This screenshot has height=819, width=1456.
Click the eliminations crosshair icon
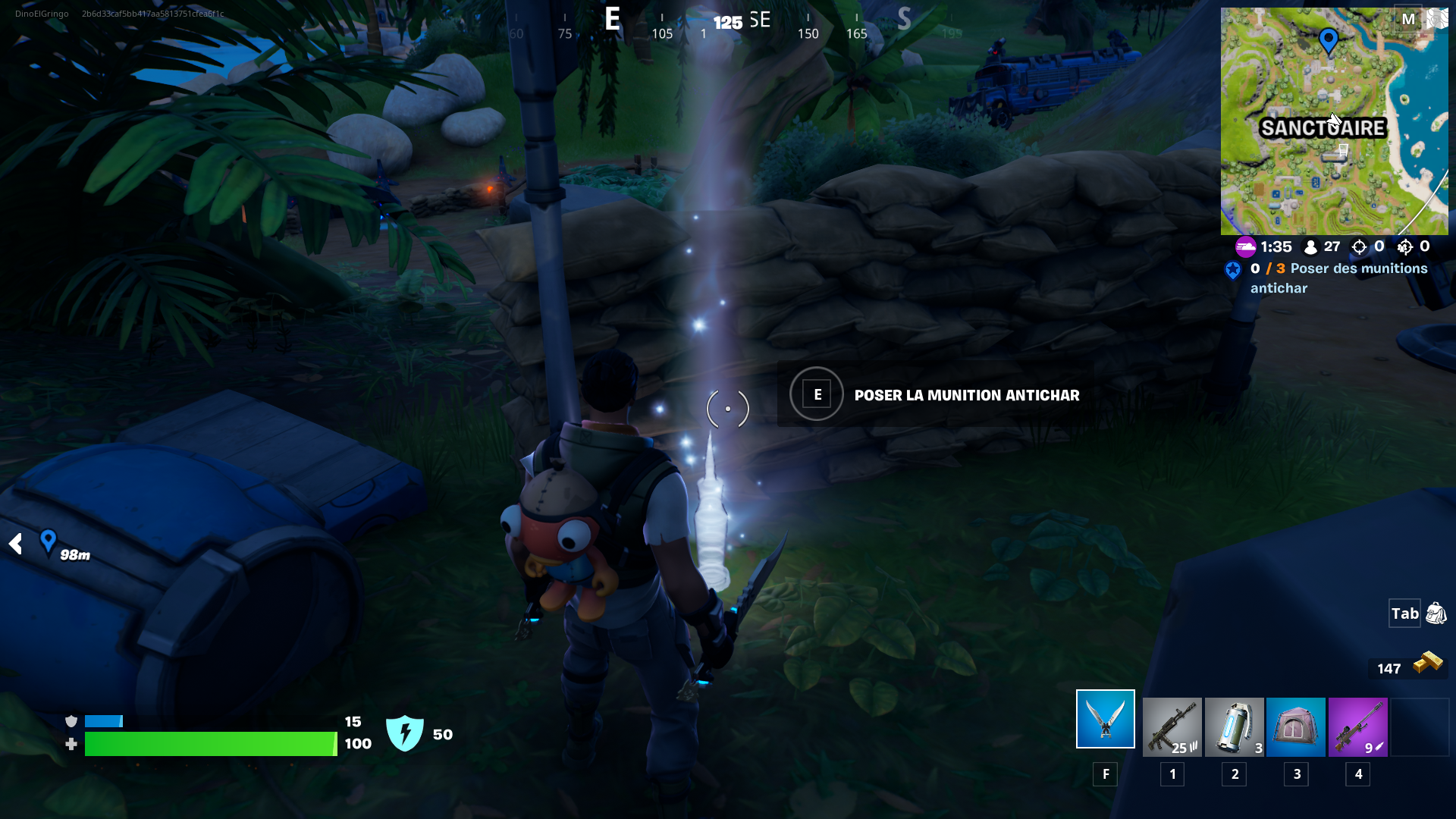coord(1357,246)
